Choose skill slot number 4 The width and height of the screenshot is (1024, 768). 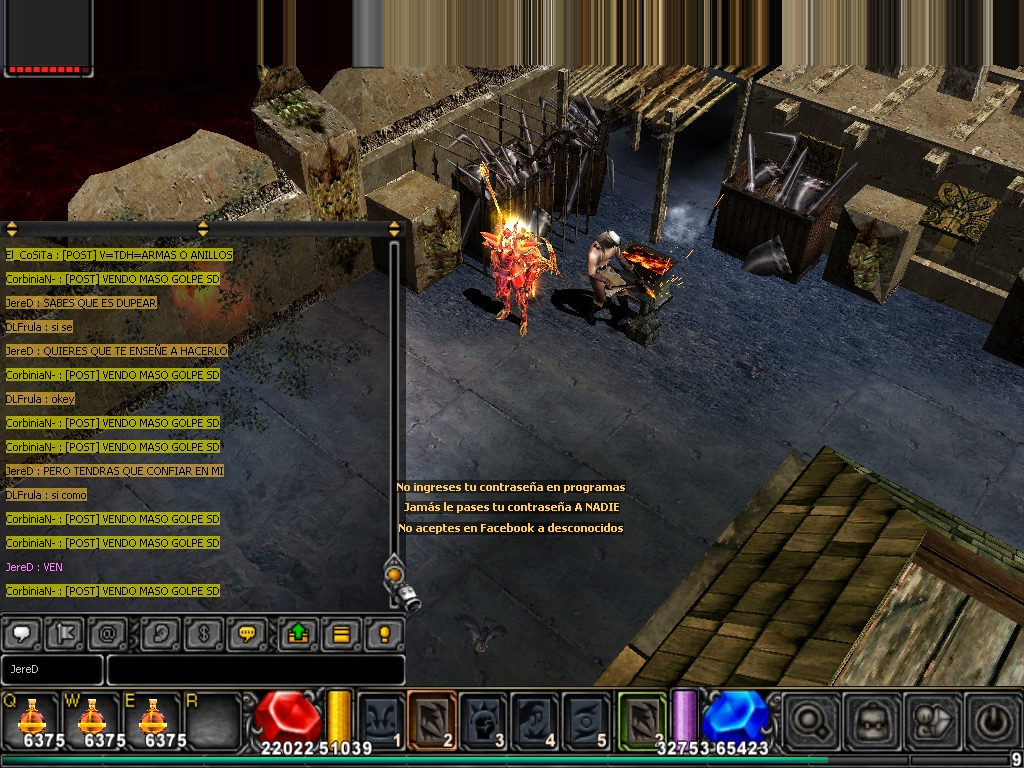pos(534,719)
